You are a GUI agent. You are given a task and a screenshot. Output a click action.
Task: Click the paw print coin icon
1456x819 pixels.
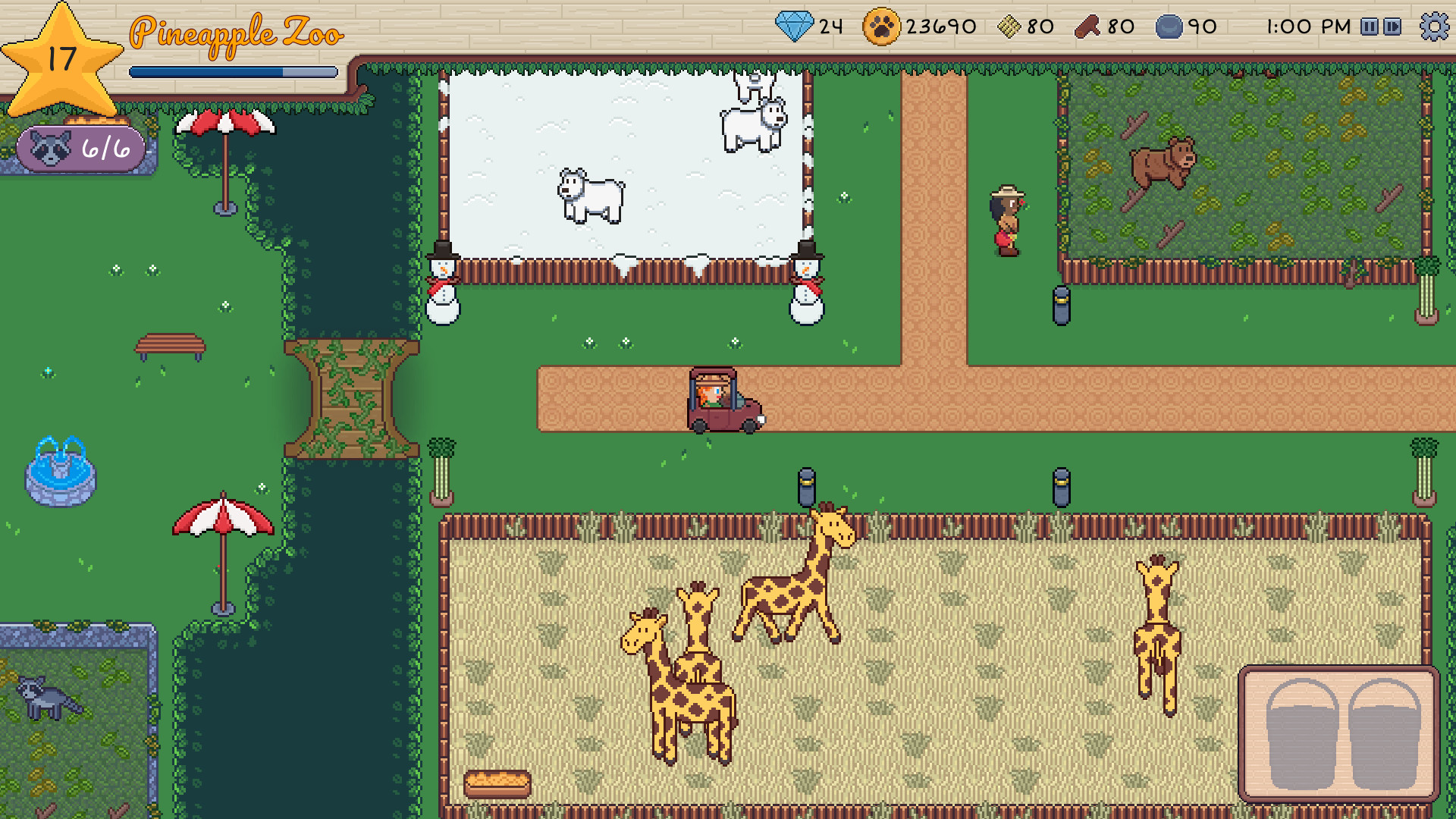[883, 25]
